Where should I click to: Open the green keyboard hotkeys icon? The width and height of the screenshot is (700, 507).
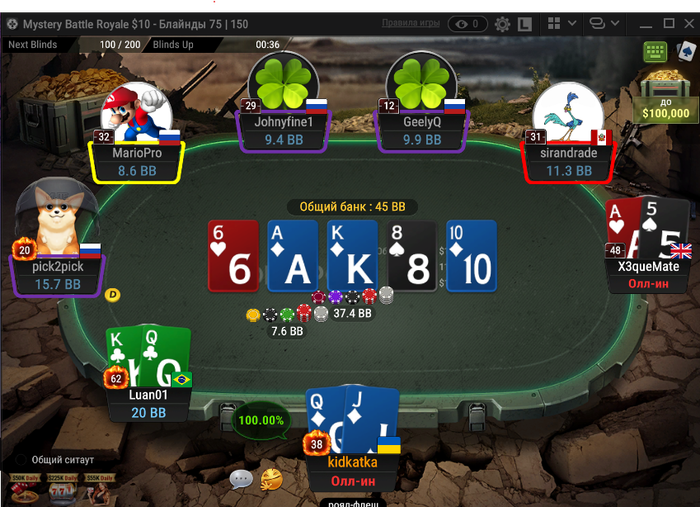(x=656, y=51)
